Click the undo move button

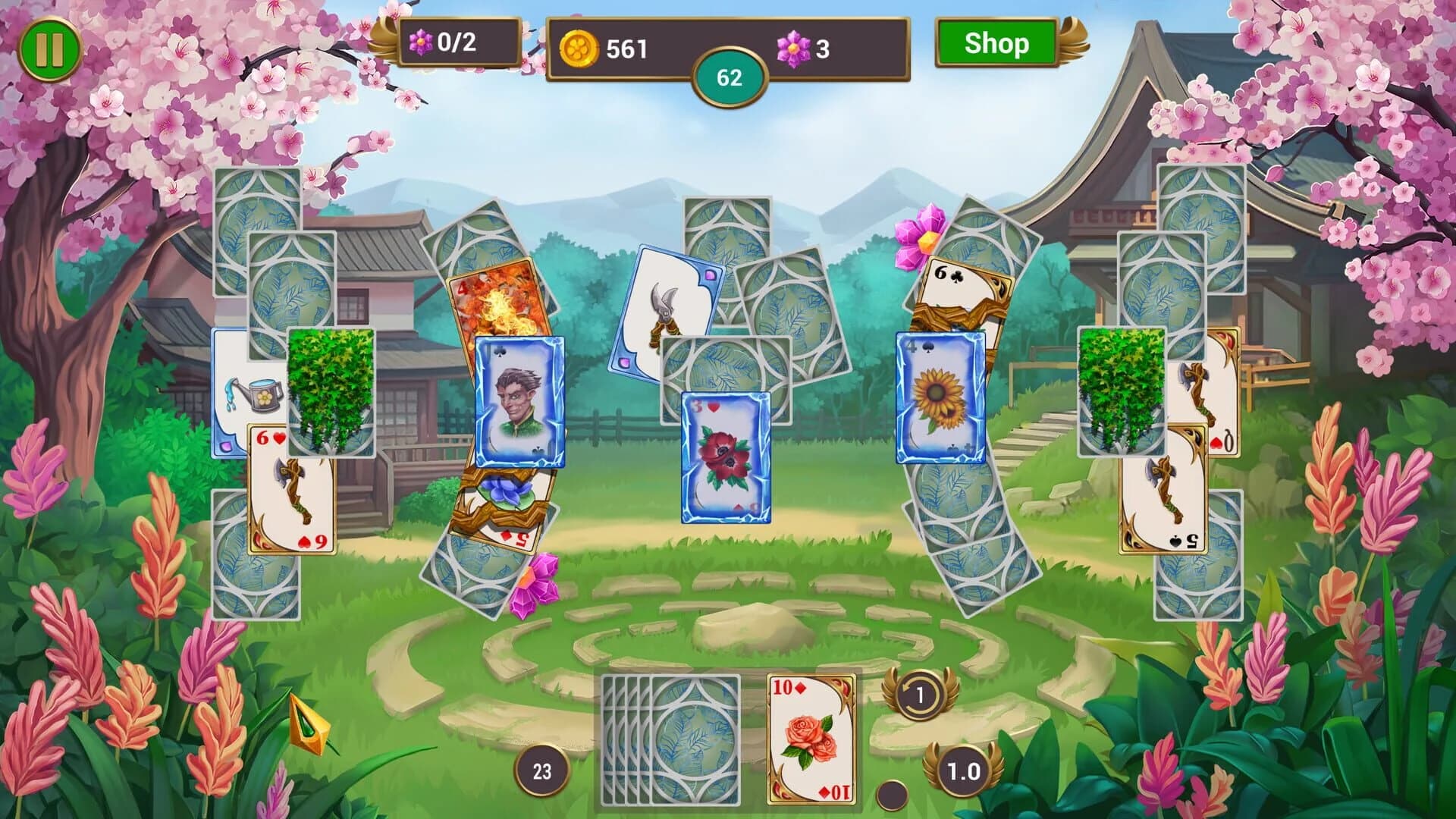(x=920, y=693)
